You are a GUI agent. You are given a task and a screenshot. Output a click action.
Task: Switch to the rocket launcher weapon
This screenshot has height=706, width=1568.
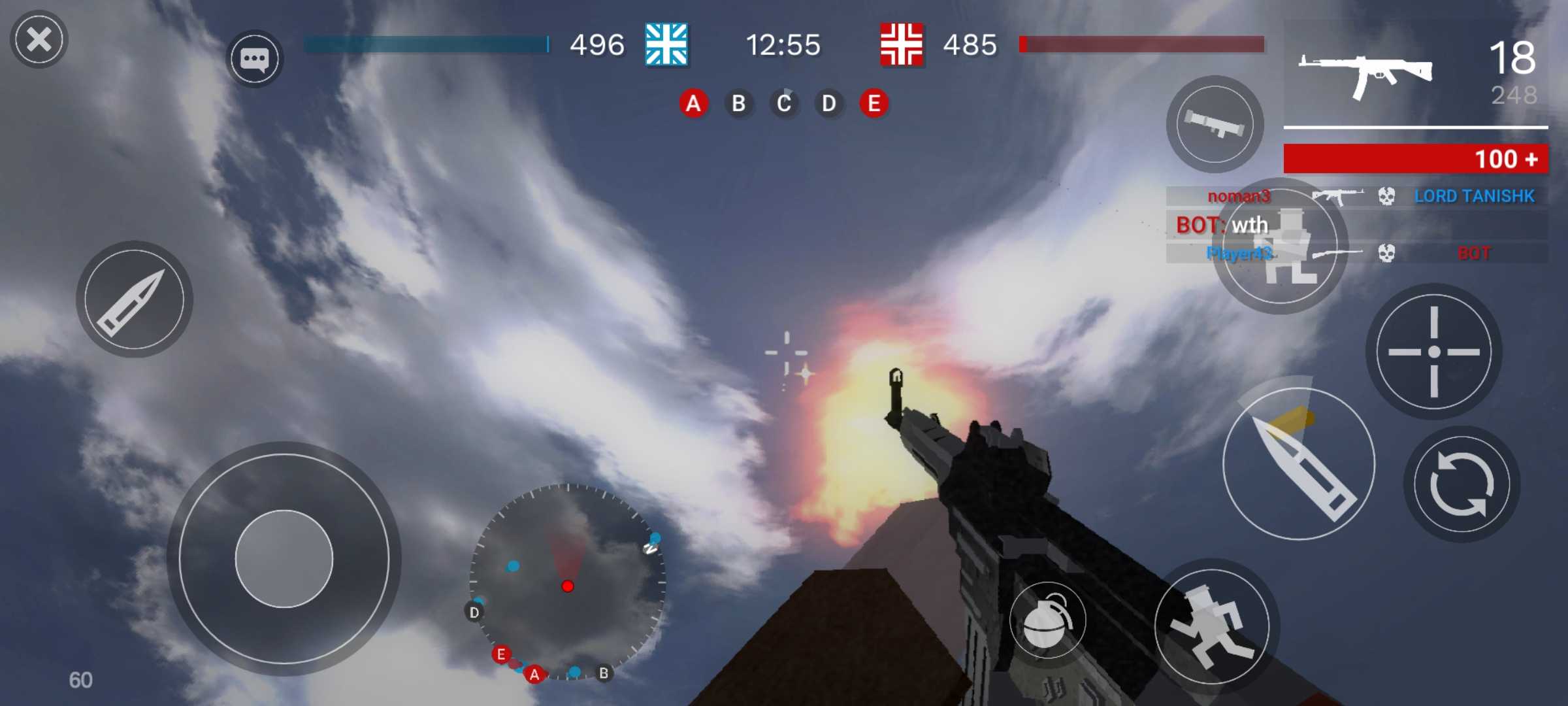(x=1215, y=124)
